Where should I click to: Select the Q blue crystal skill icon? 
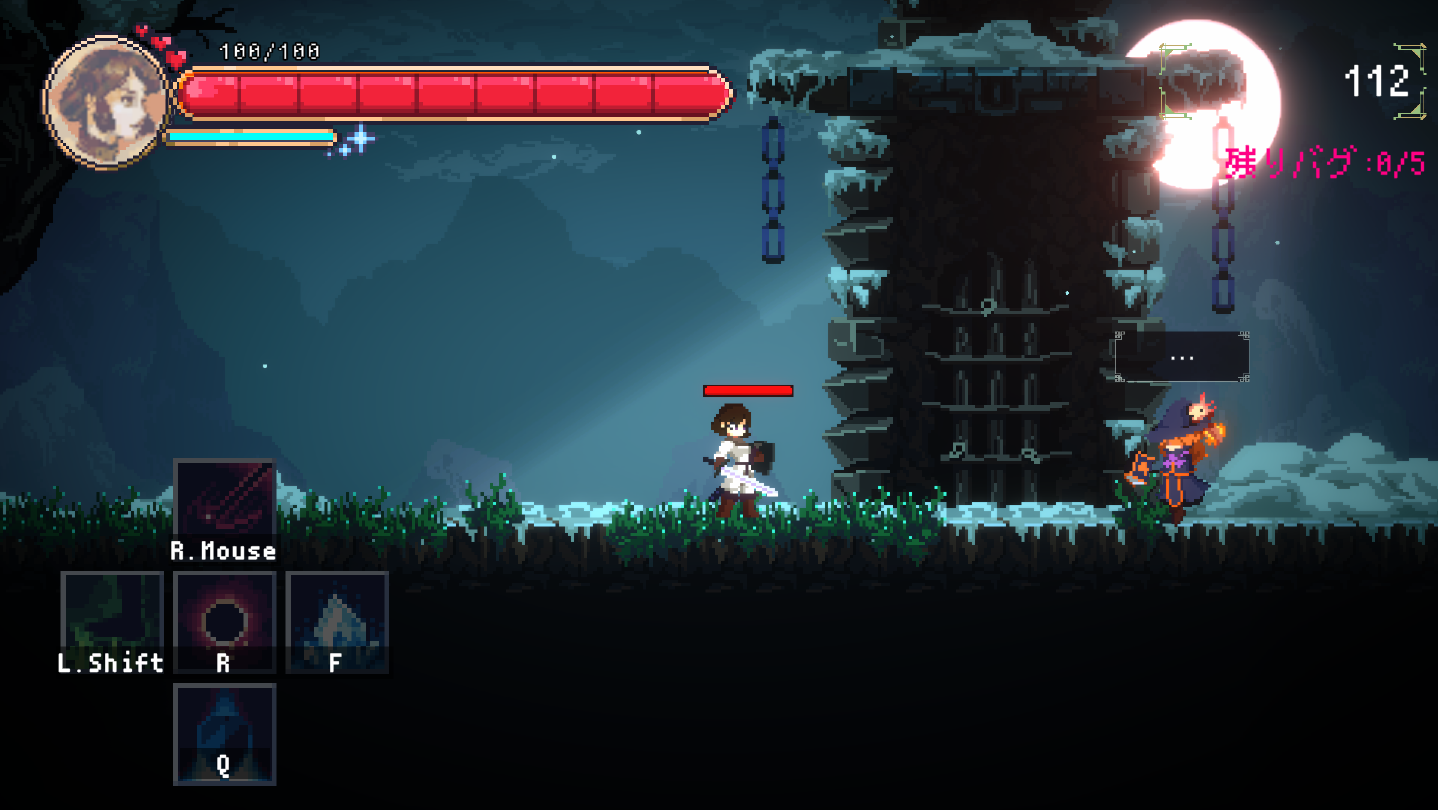223,733
